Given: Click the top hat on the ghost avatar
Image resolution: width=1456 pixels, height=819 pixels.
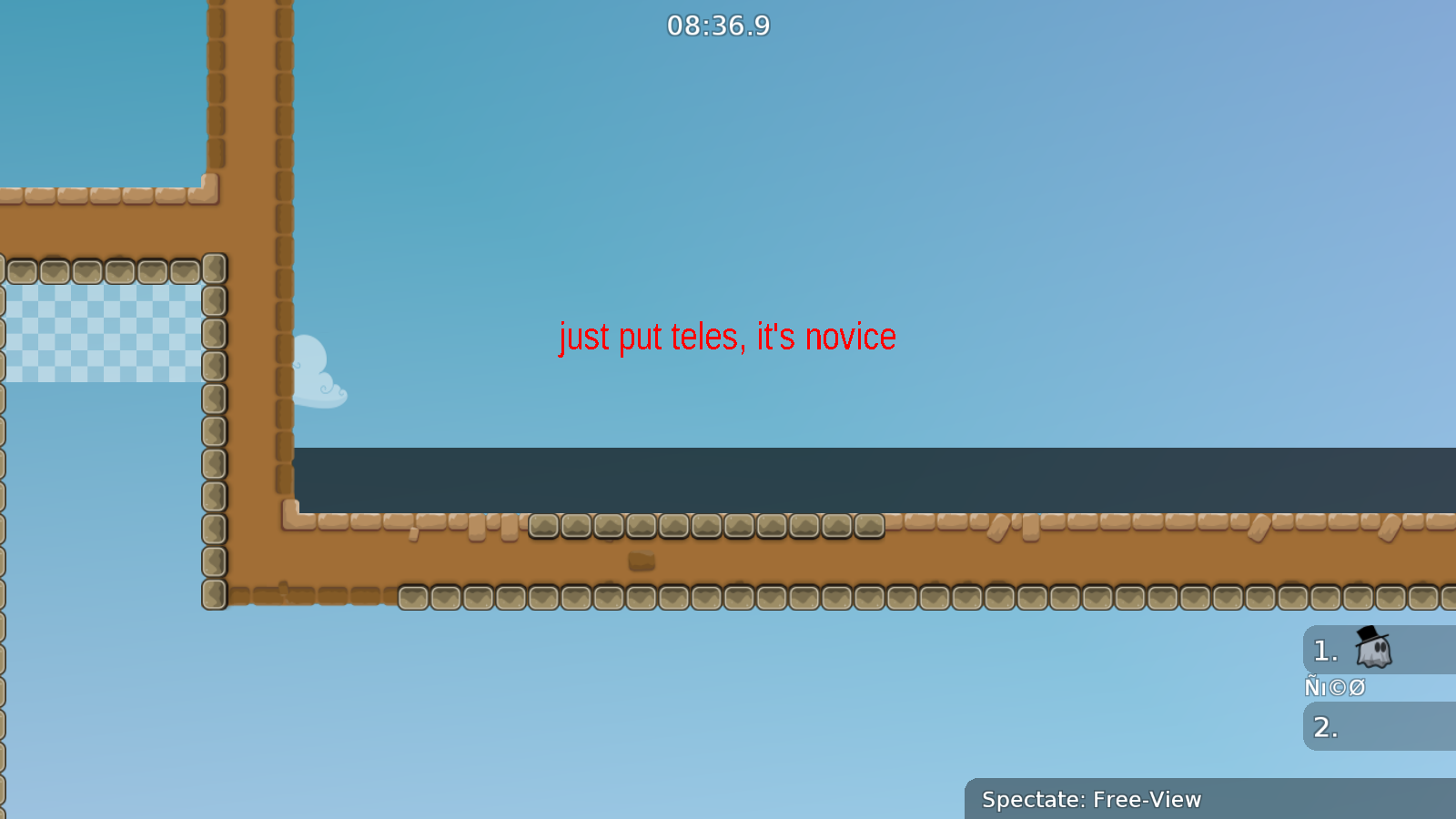Looking at the screenshot, I should point(1366,632).
